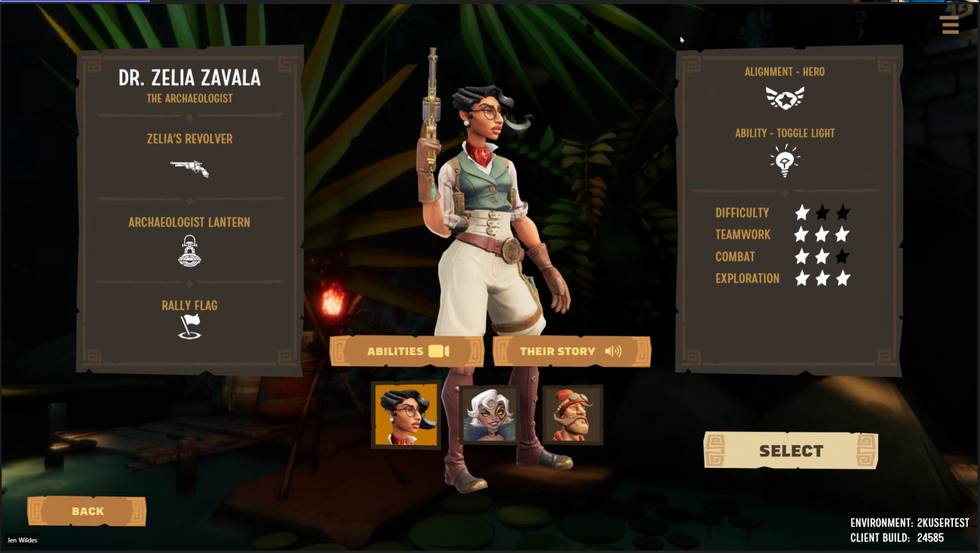Watch the Abilities video preview
The image size is (980, 553).
pyautogui.click(x=407, y=352)
